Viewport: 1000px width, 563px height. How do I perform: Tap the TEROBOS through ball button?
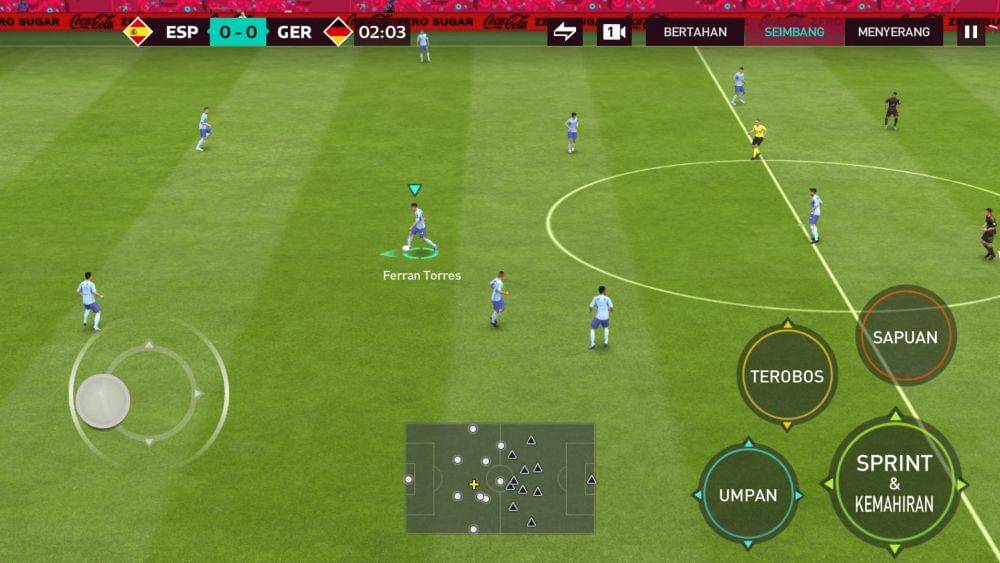(x=787, y=376)
